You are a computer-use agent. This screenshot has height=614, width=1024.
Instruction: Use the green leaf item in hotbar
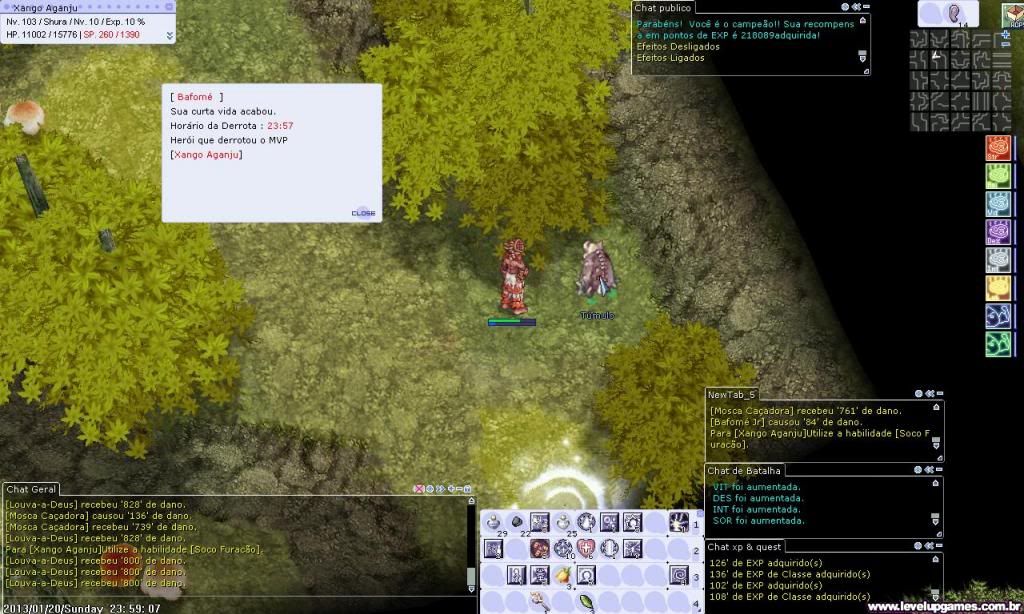coord(586,602)
